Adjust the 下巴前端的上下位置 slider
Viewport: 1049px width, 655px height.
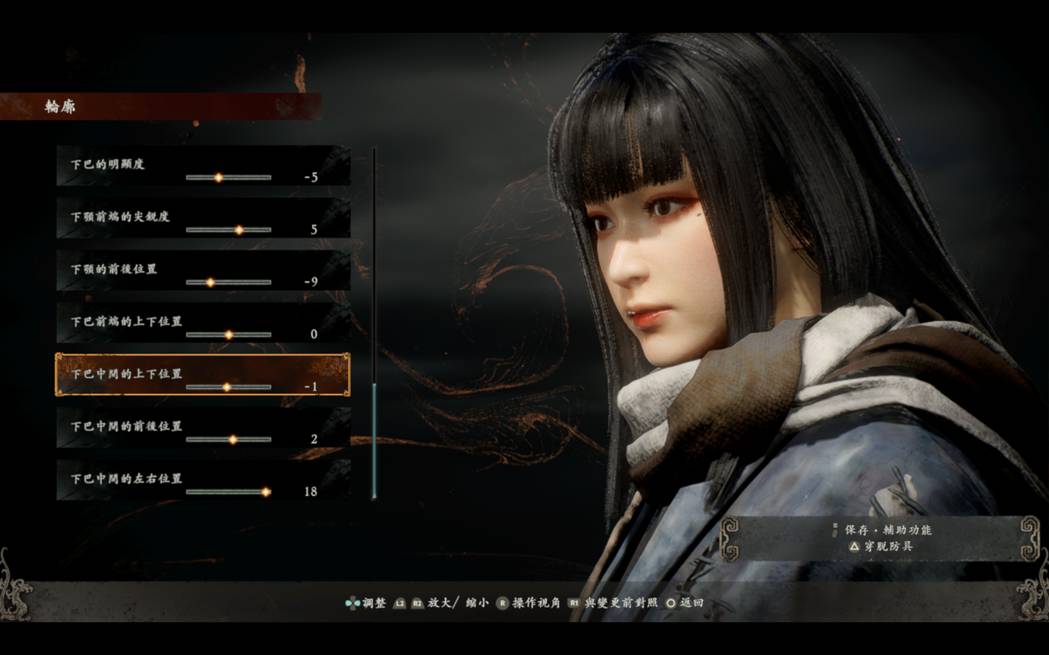click(228, 334)
